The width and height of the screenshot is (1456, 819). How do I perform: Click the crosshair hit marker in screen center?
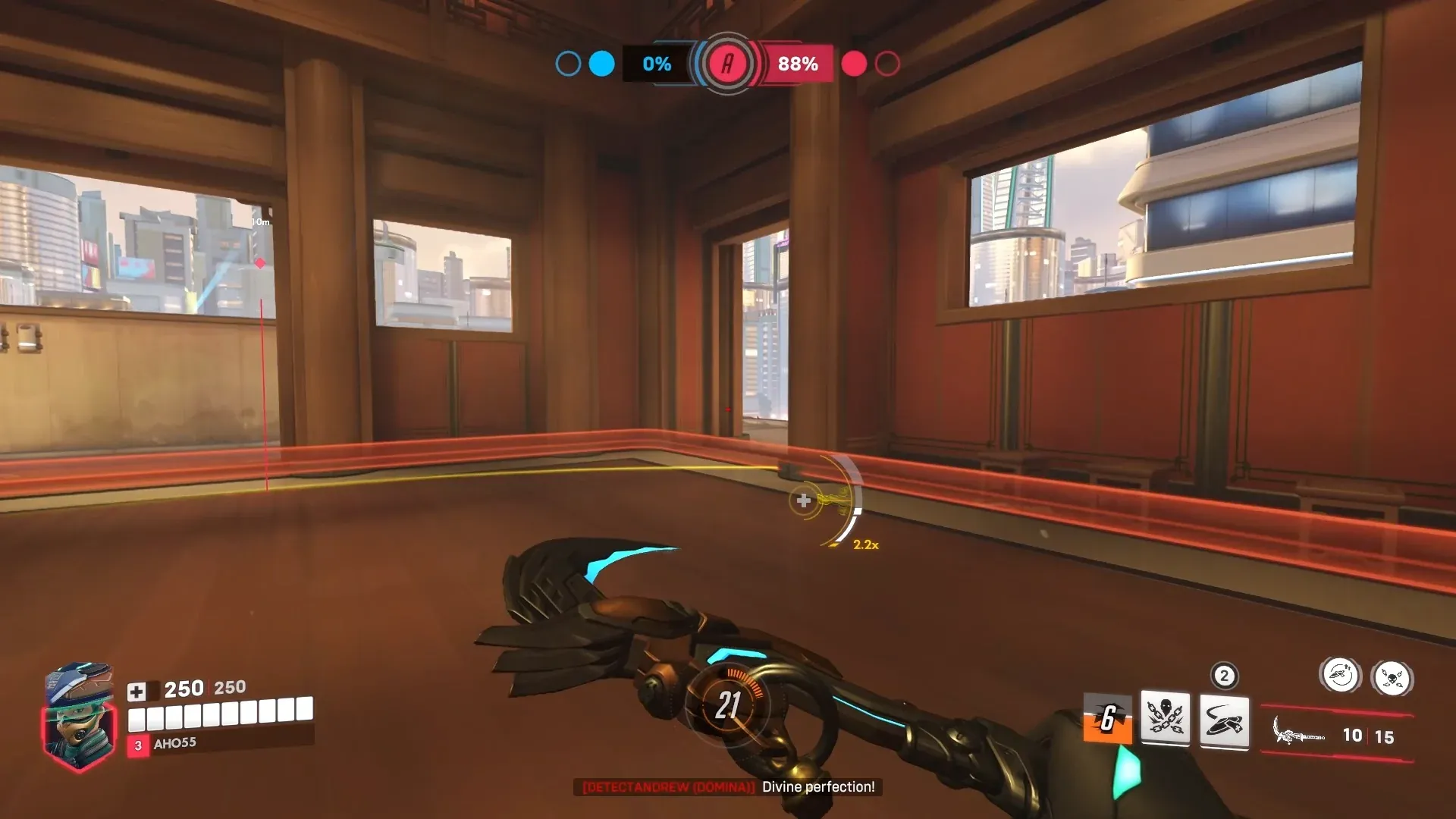802,500
